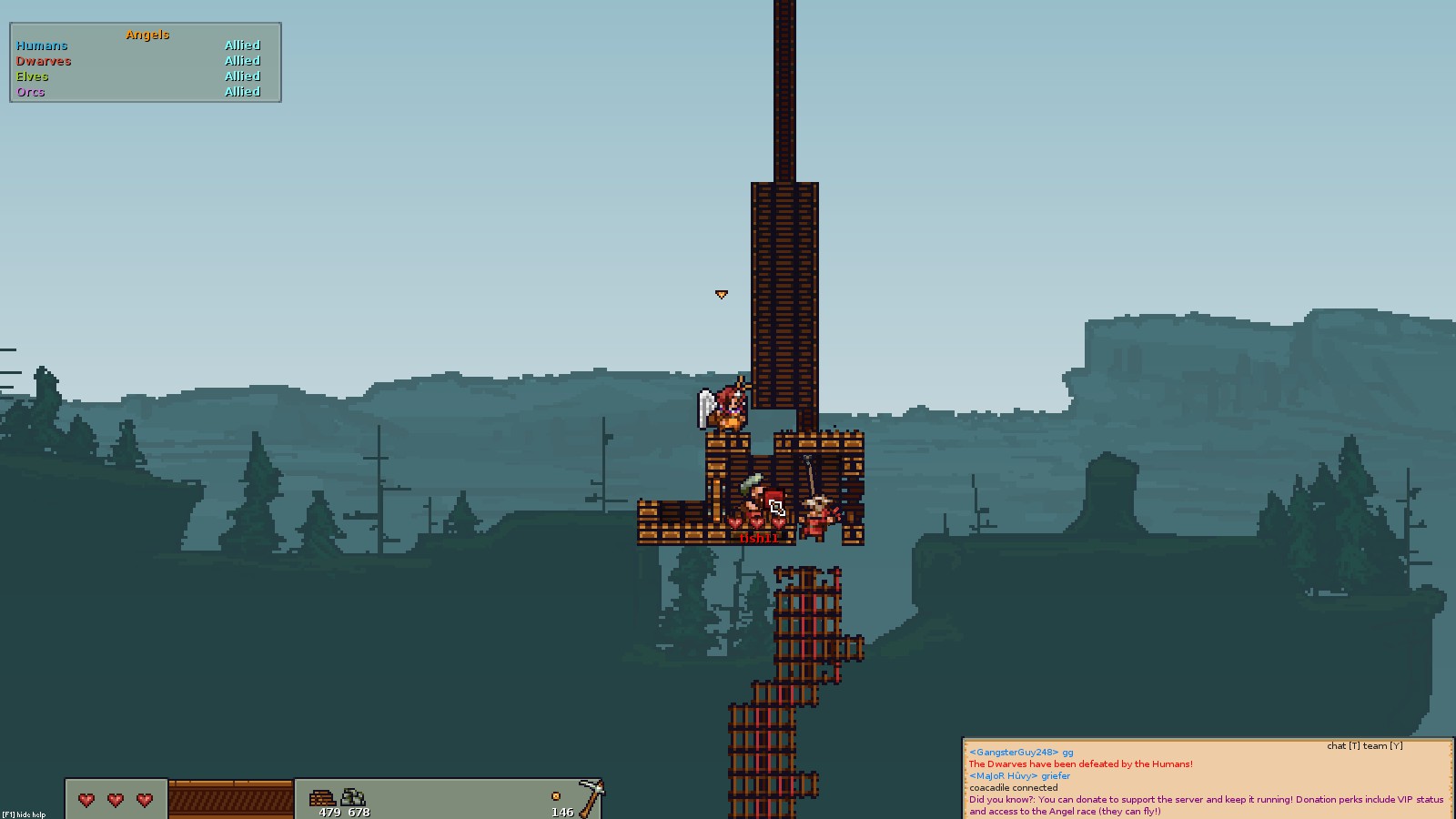Viewport: 1456px width, 819px height.
Task: Select the wood logs resource icon
Action: (322, 798)
